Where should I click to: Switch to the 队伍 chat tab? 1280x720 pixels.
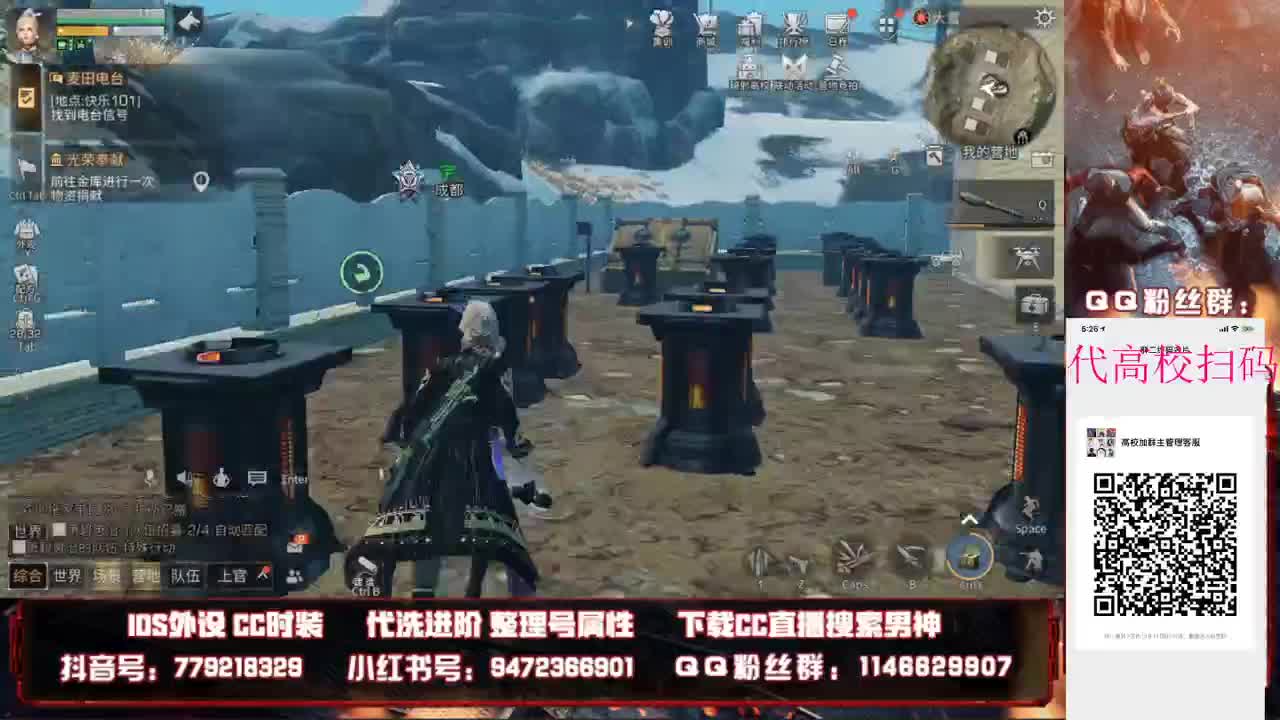point(186,575)
